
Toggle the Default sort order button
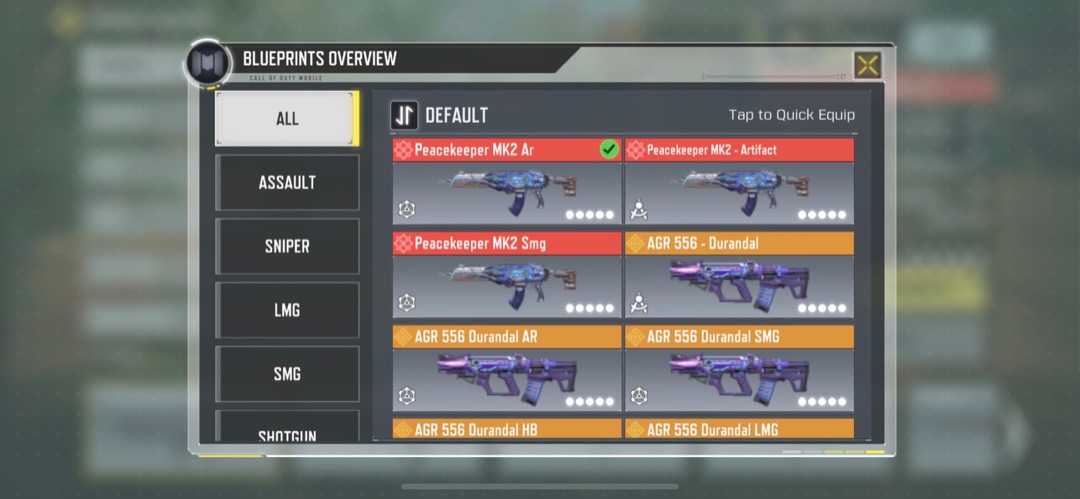coord(405,115)
